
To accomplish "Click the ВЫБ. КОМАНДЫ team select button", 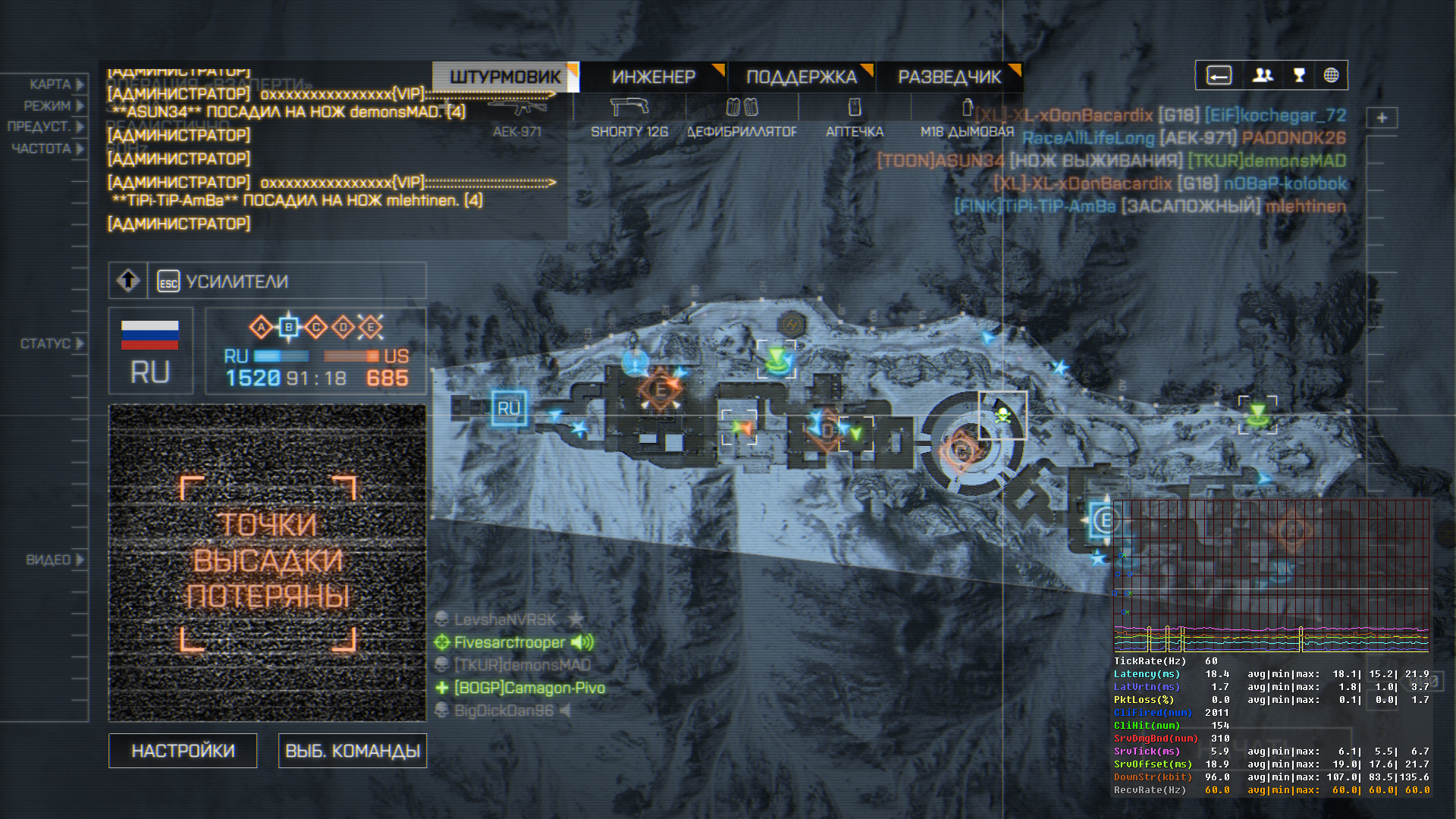I will click(x=353, y=751).
